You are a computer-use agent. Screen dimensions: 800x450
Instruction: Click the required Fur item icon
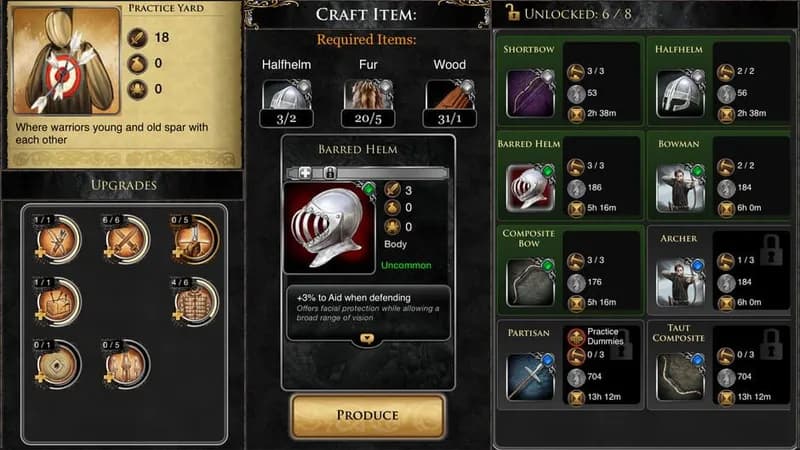coord(367,96)
